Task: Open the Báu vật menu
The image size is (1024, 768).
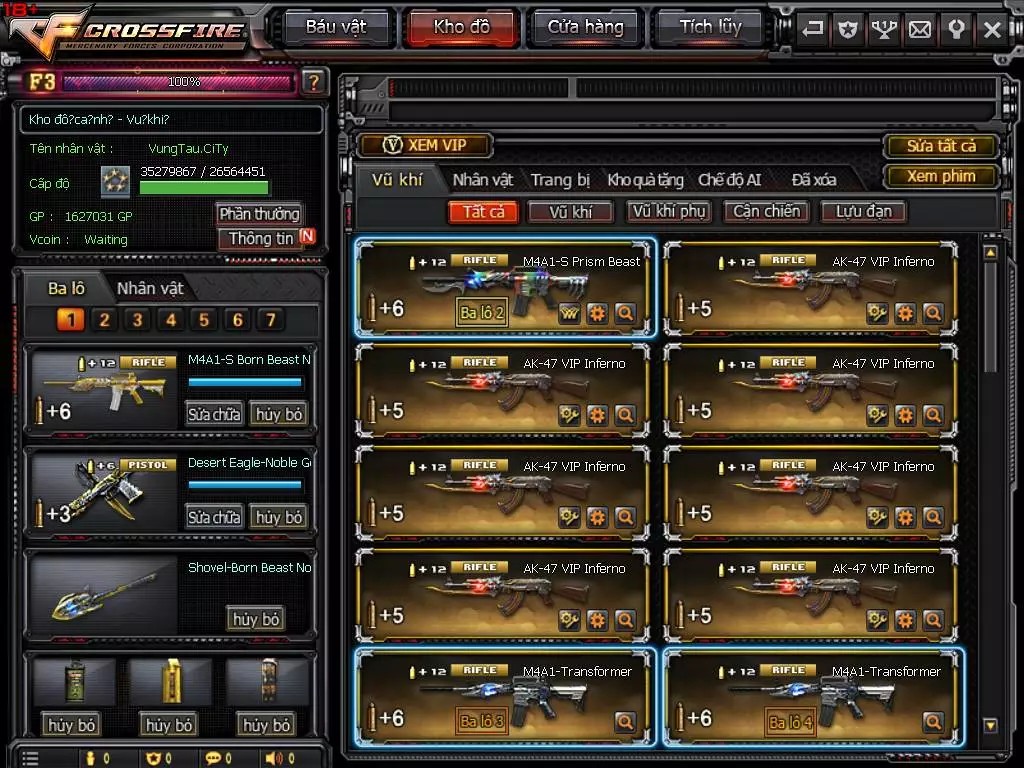Action: tap(336, 27)
